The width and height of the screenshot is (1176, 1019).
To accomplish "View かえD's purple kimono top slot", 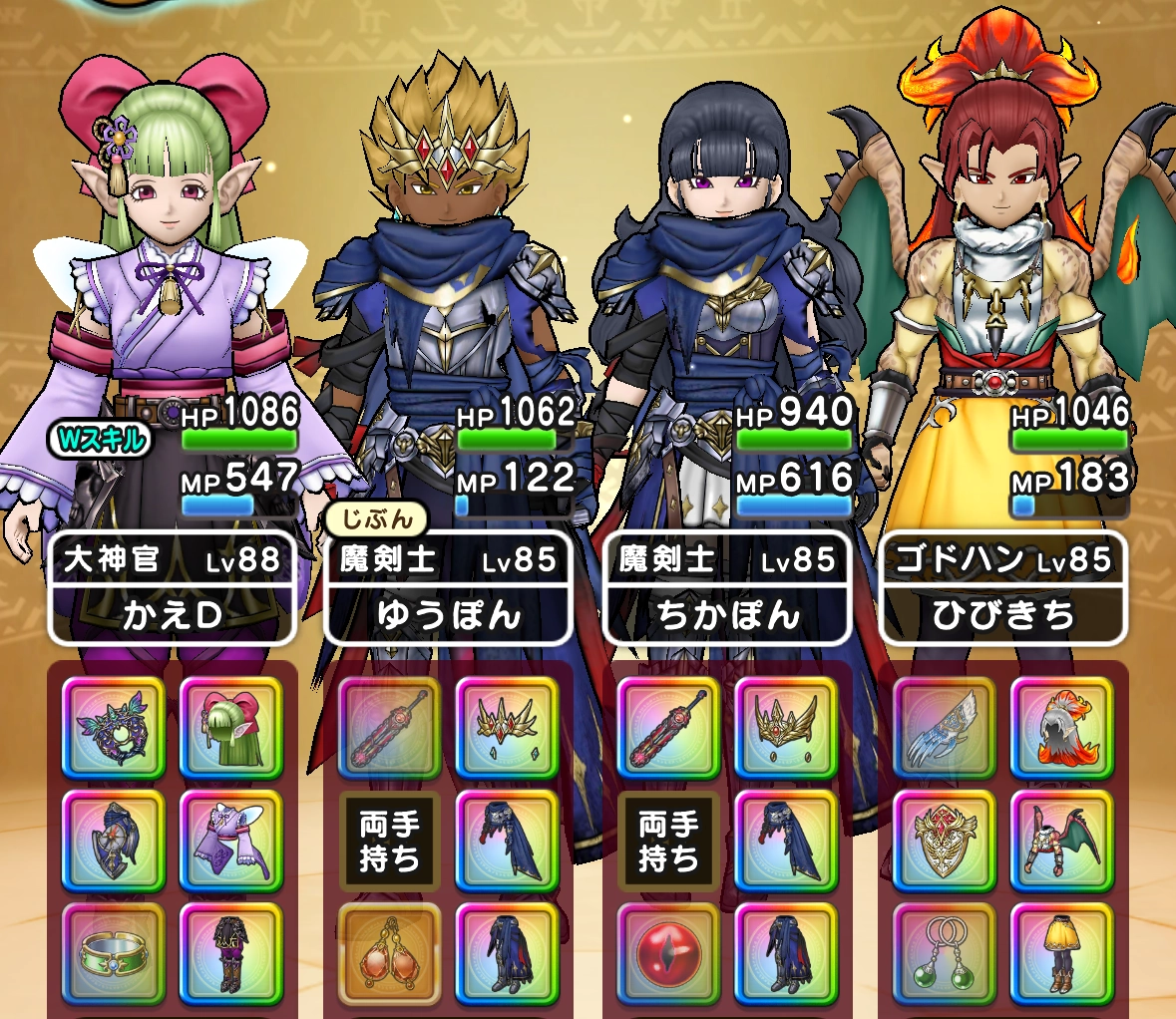I will [x=230, y=842].
